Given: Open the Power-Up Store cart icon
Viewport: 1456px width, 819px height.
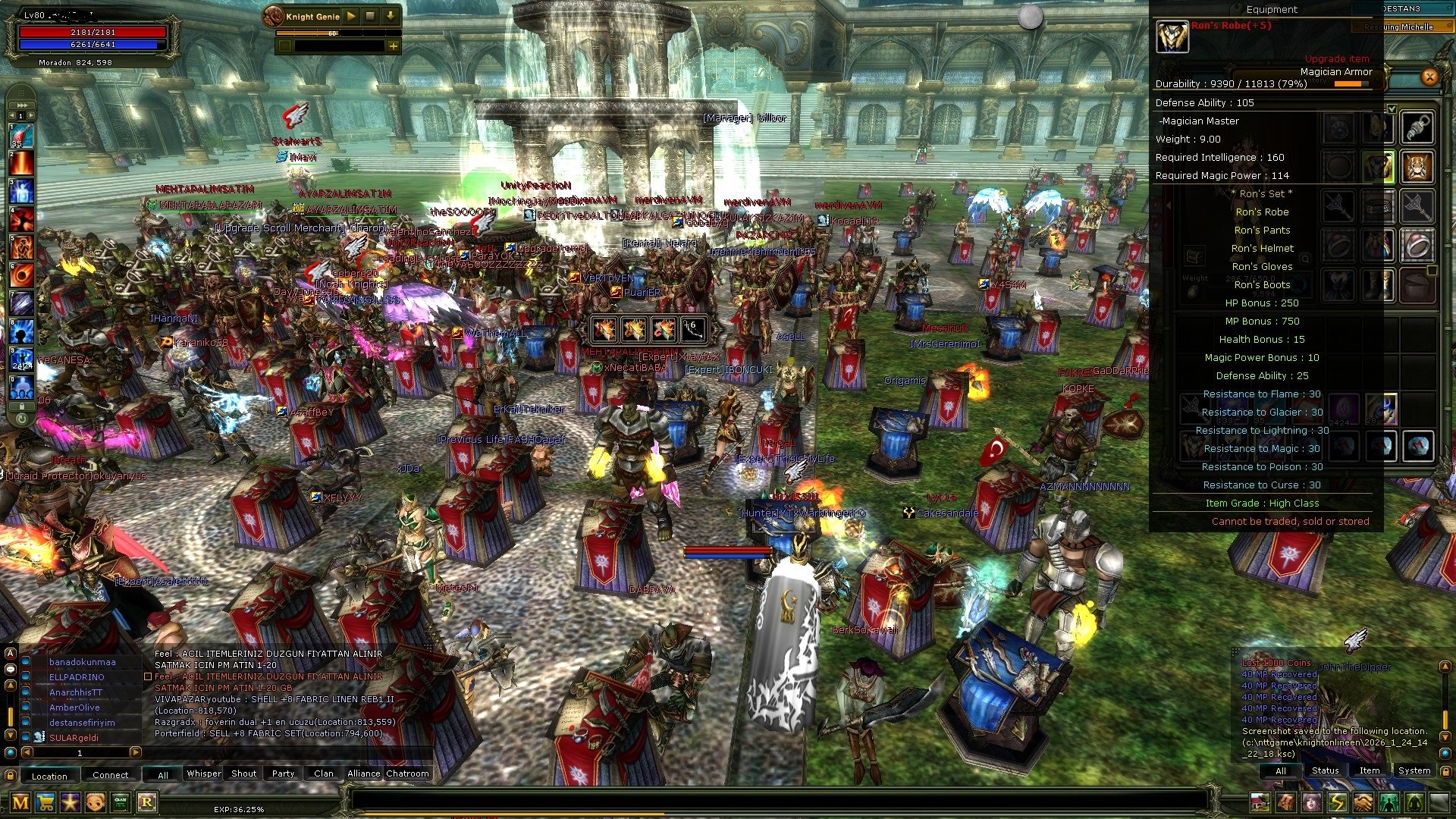Looking at the screenshot, I should [45, 802].
